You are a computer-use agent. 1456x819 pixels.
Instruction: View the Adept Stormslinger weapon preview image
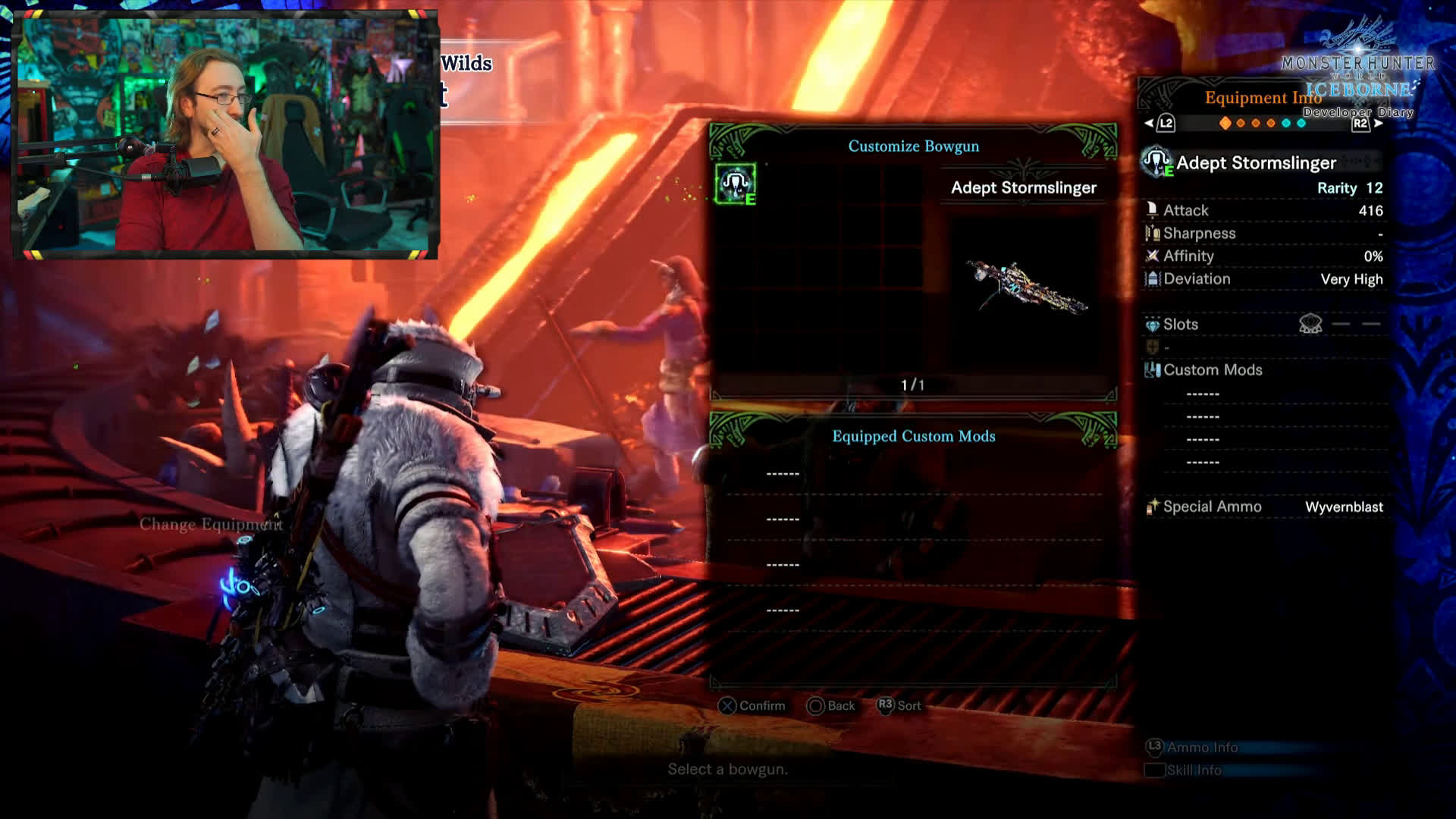[1026, 287]
